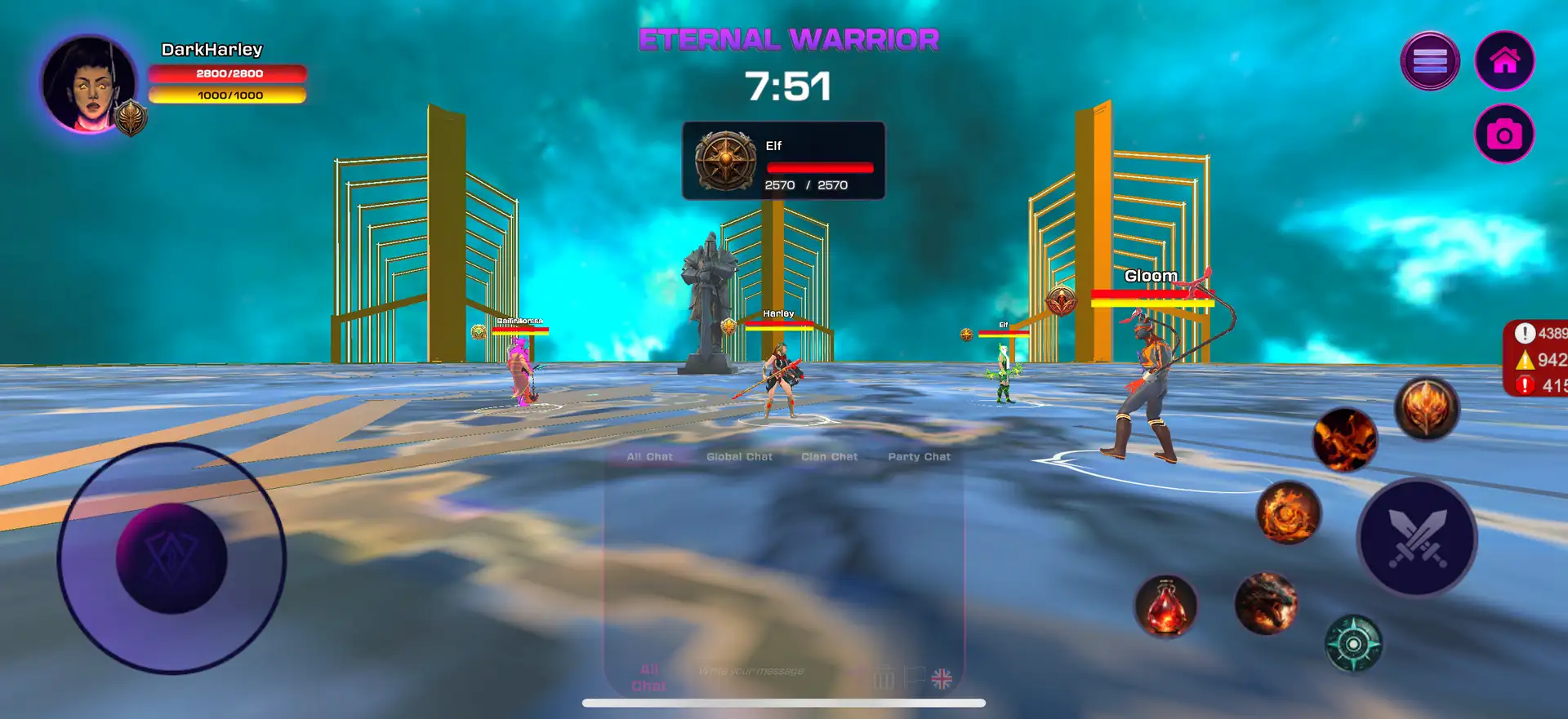Activate the flaming leaf skill
Image resolution: width=1568 pixels, height=719 pixels.
pyautogui.click(x=1426, y=407)
